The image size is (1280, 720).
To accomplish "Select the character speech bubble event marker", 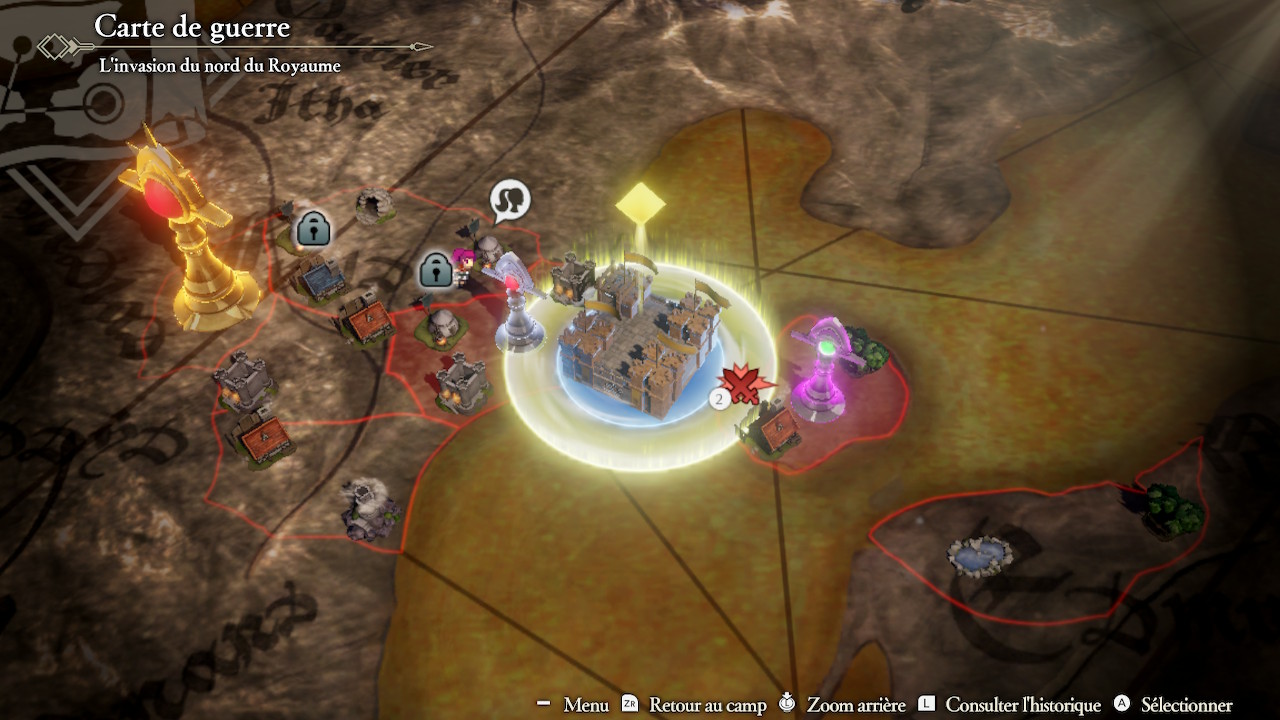I will 510,202.
